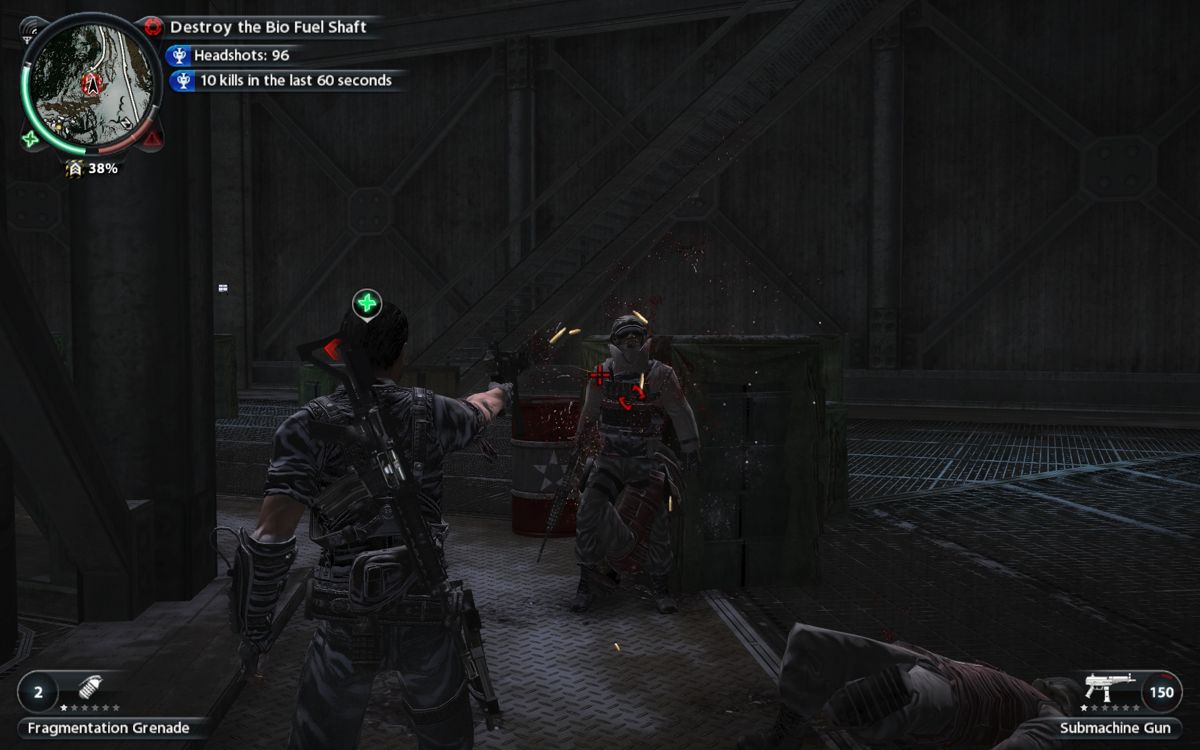Choose the Submachine Gun weapon icon
1200x750 pixels.
[1110, 688]
